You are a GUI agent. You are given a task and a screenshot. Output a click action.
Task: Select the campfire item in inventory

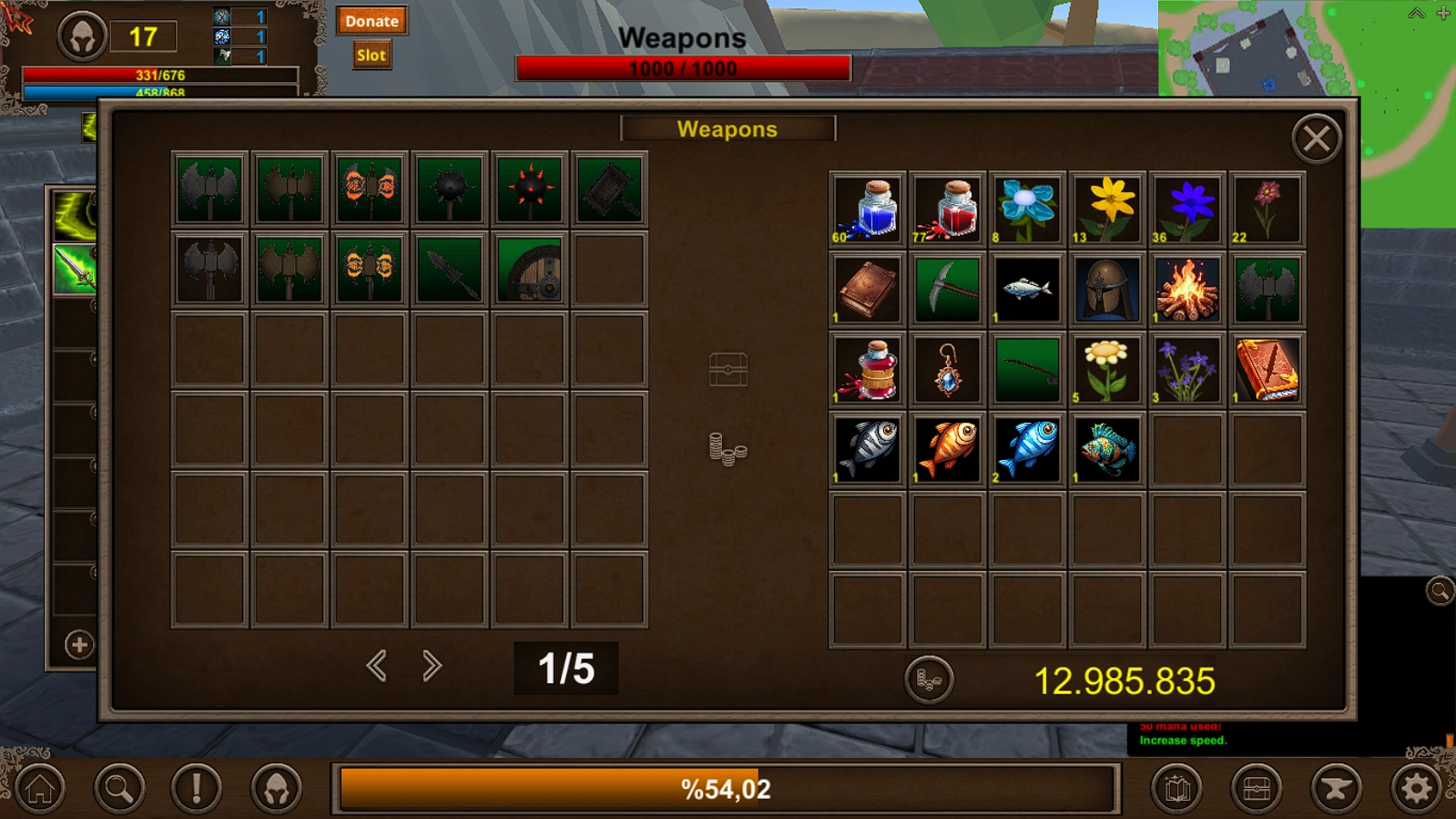pos(1186,289)
